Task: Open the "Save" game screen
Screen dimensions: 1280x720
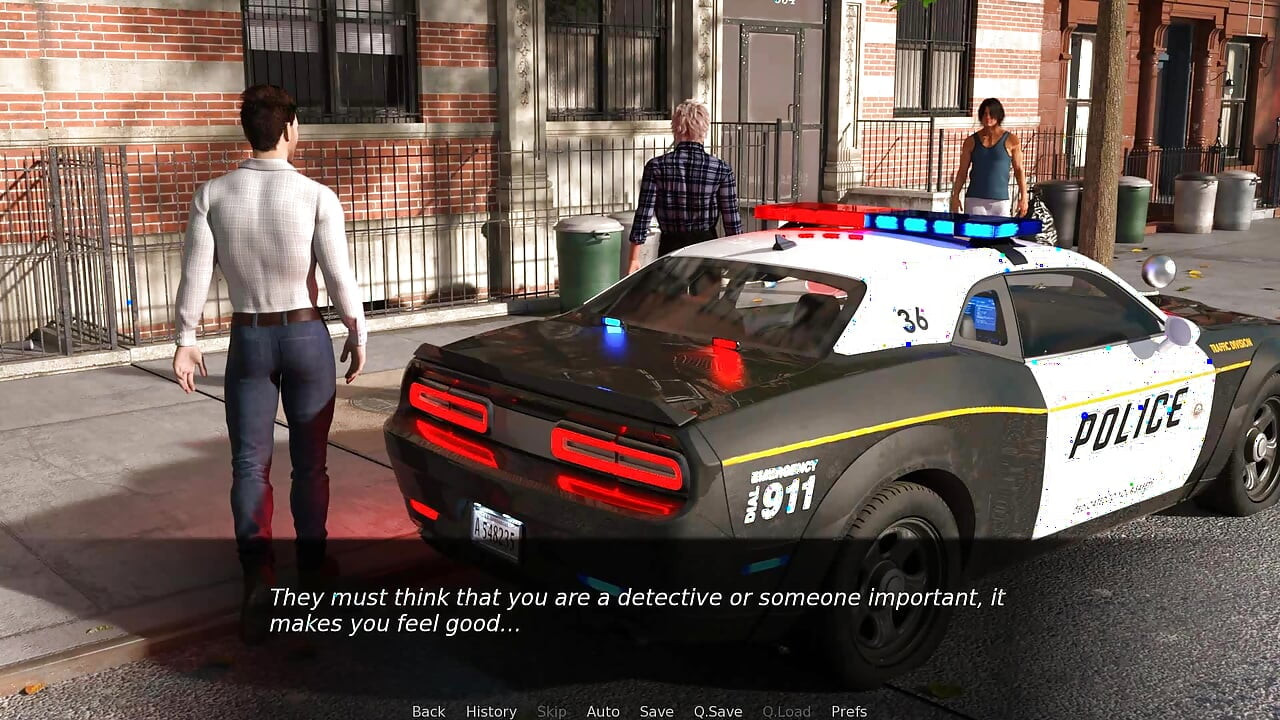Action: pyautogui.click(x=656, y=711)
